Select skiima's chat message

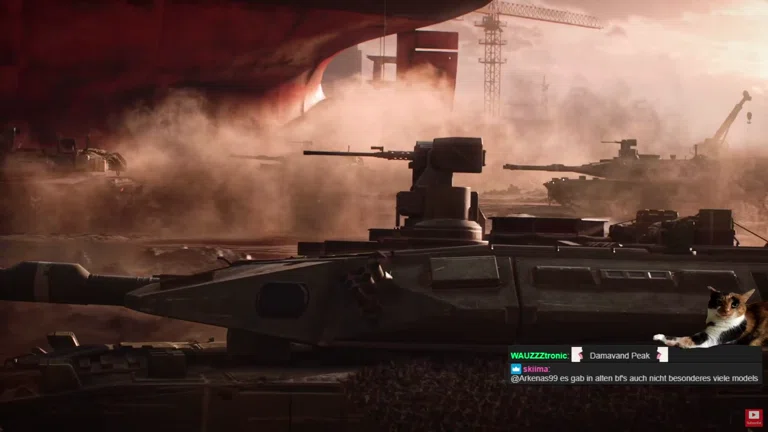tap(634, 378)
